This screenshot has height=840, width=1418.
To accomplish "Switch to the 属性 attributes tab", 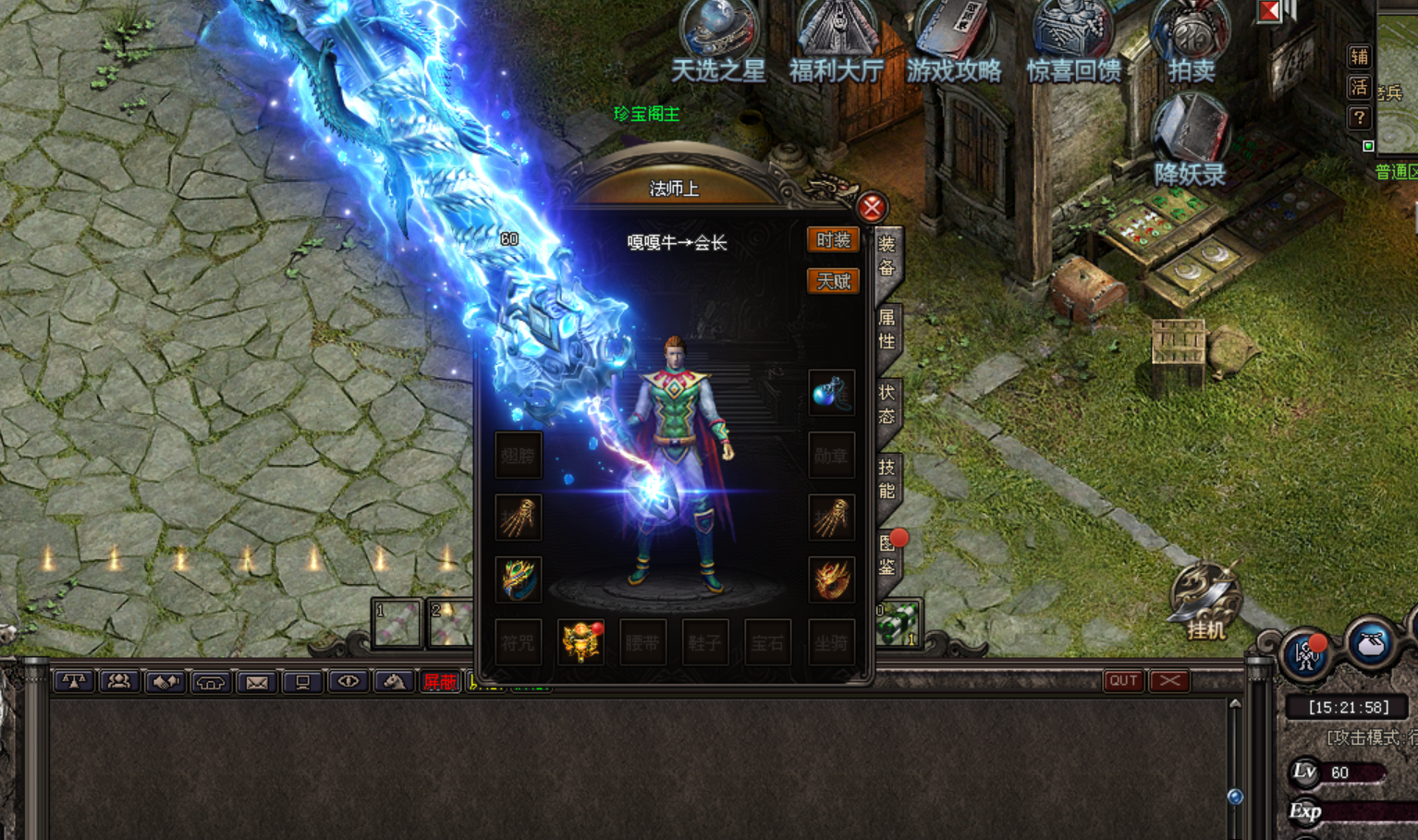I will tap(886, 329).
